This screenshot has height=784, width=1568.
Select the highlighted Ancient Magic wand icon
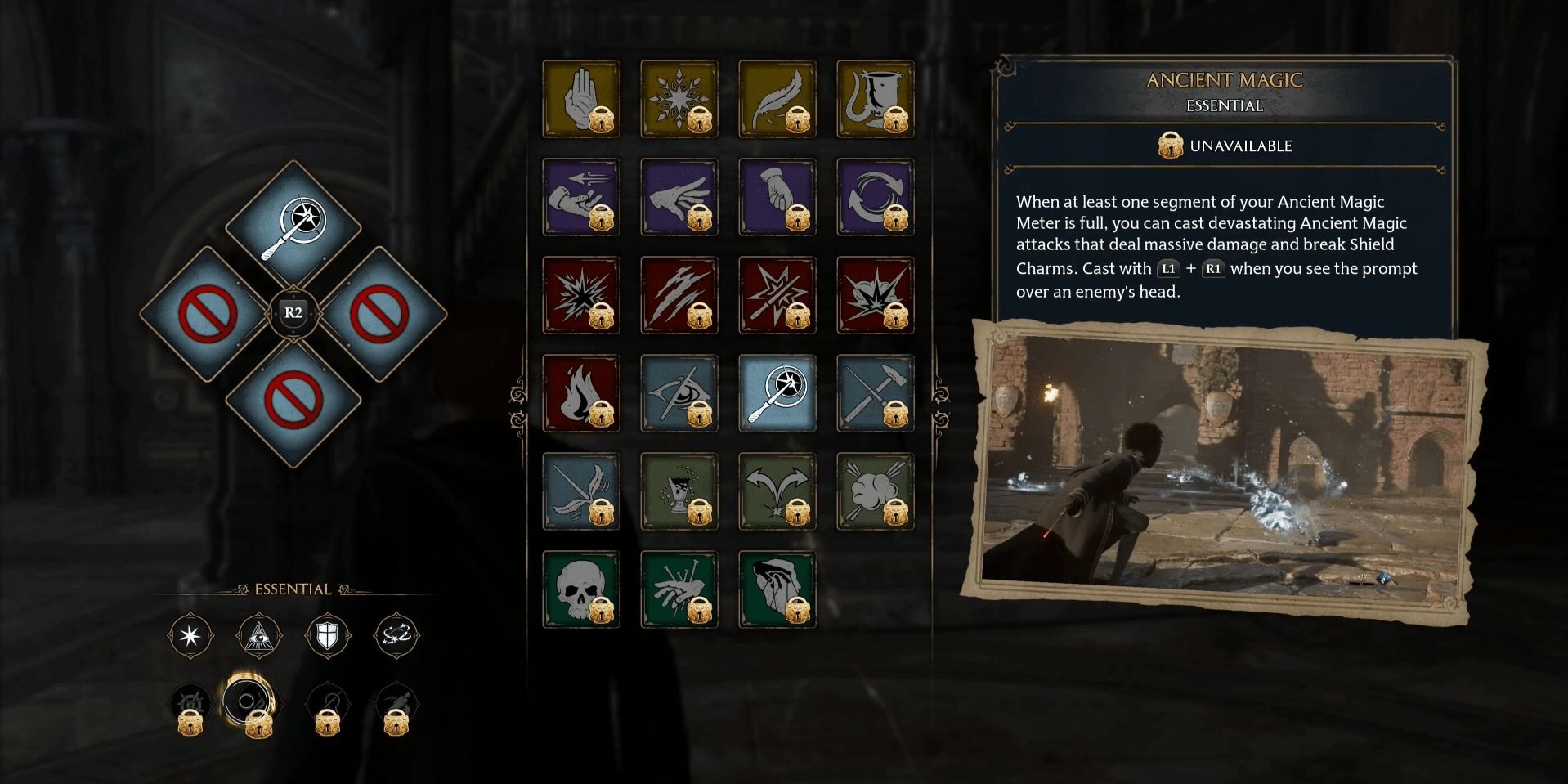tap(777, 392)
